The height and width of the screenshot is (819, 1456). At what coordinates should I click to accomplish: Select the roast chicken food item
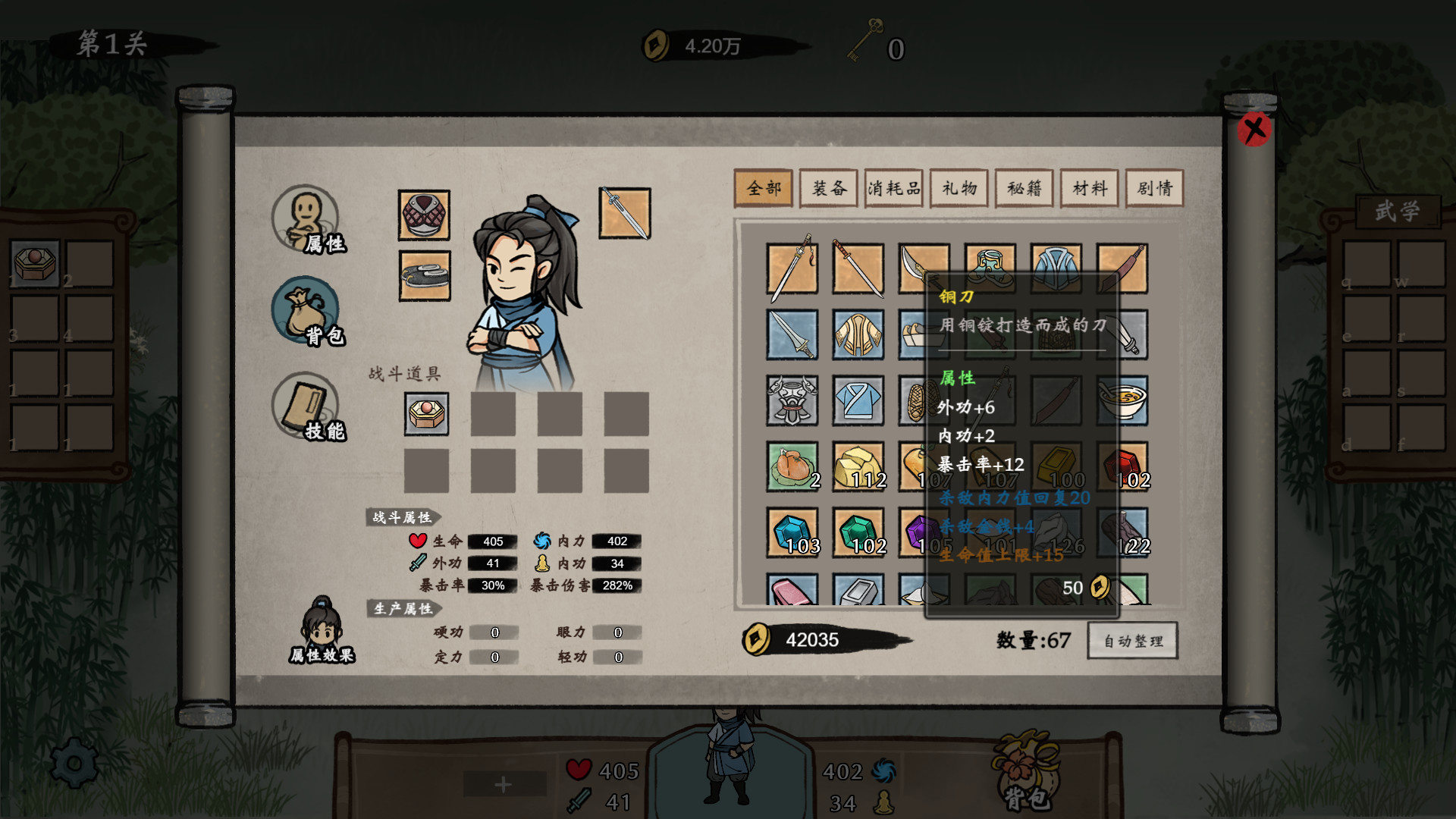pyautogui.click(x=791, y=468)
